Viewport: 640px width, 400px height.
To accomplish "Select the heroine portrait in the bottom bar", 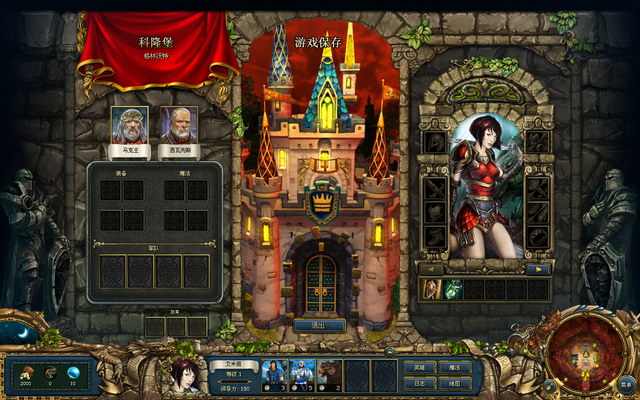I will [x=182, y=376].
